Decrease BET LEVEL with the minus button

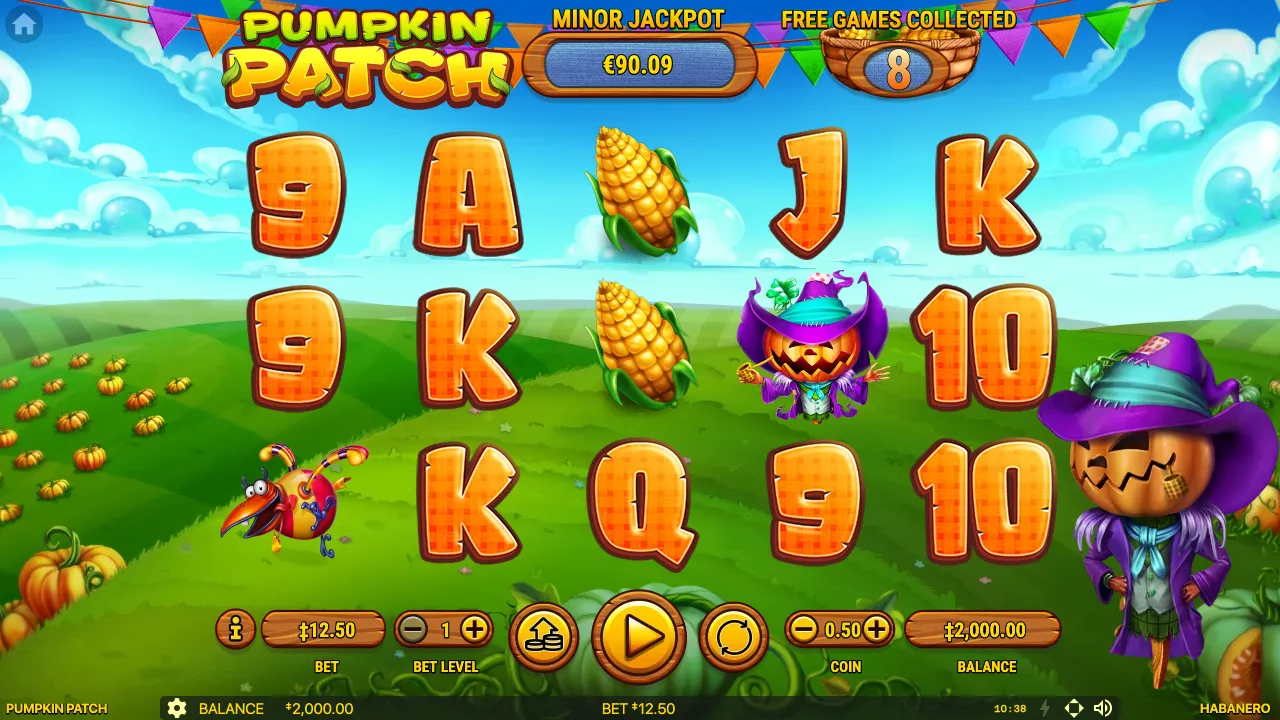[410, 630]
